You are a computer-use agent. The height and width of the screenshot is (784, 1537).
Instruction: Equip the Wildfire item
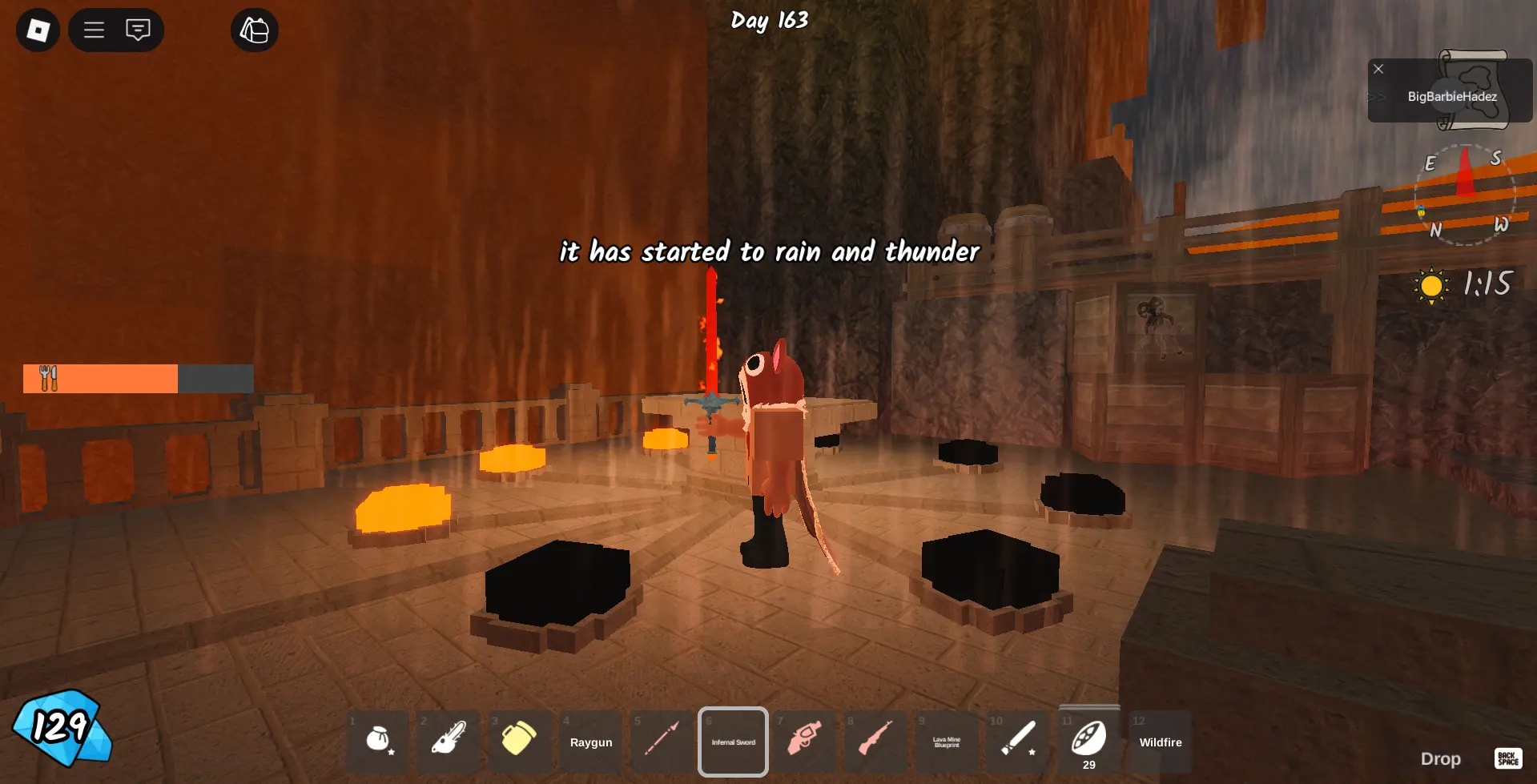1161,742
